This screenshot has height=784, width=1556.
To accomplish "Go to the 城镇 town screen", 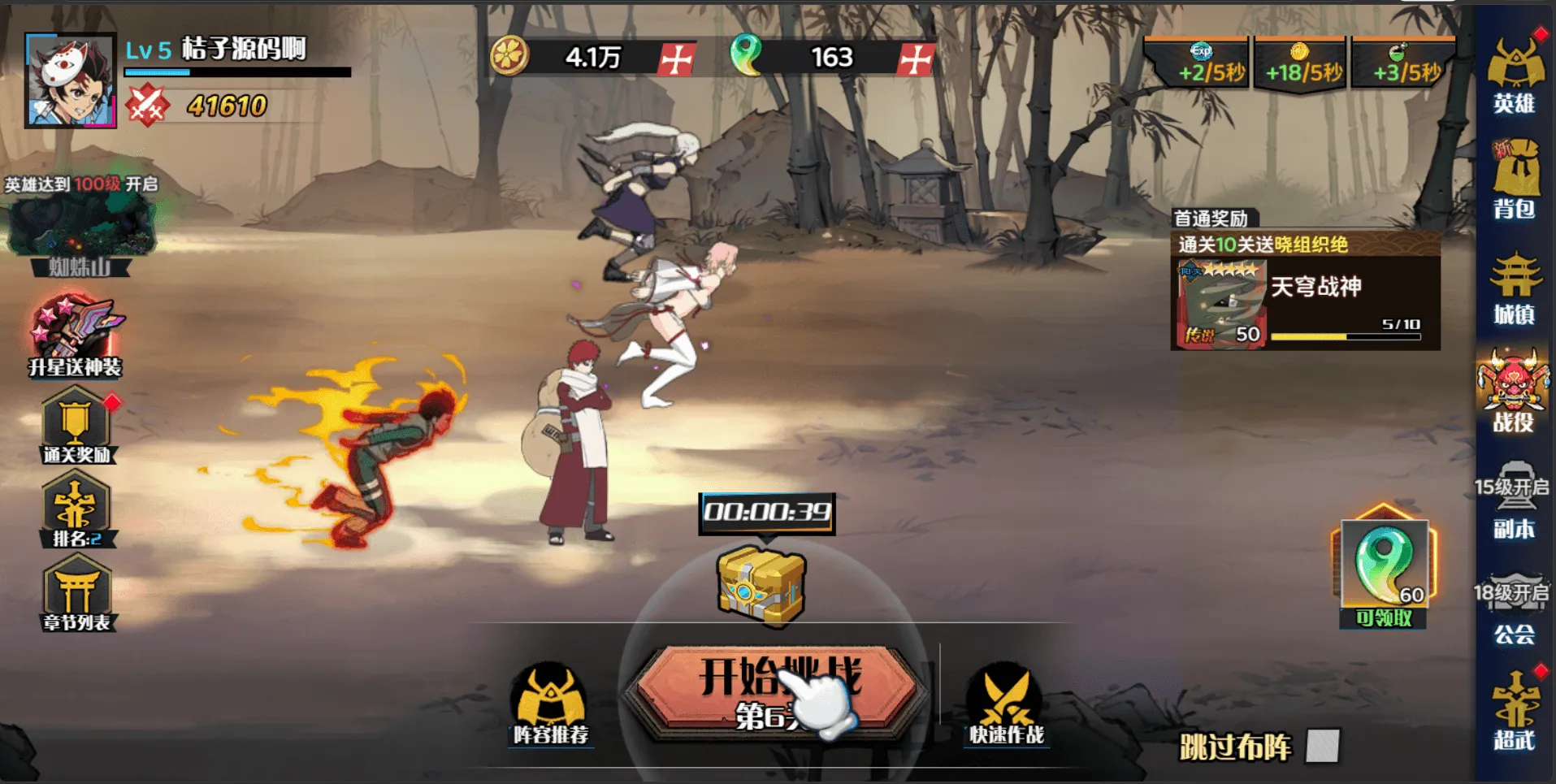I will click(x=1515, y=288).
